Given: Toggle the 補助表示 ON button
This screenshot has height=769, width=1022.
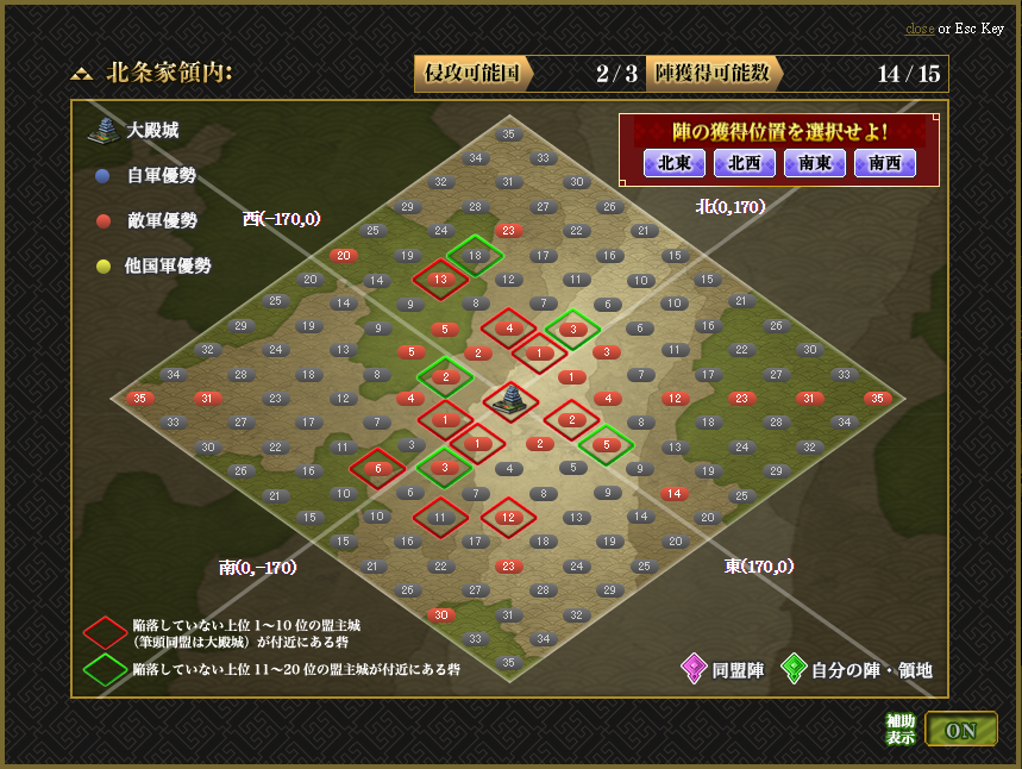Looking at the screenshot, I should pos(960,730).
